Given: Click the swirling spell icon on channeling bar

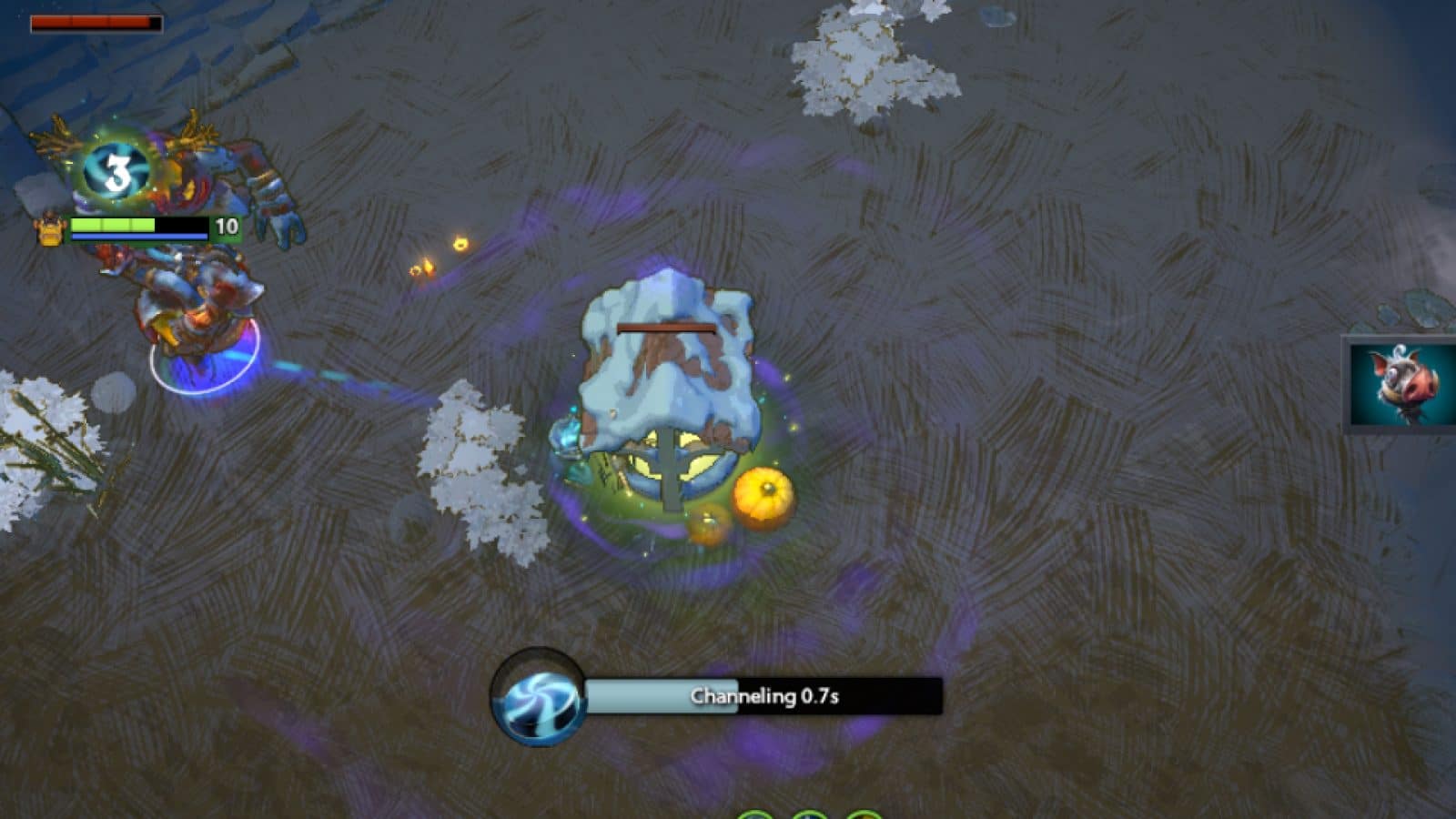Looking at the screenshot, I should [535, 700].
